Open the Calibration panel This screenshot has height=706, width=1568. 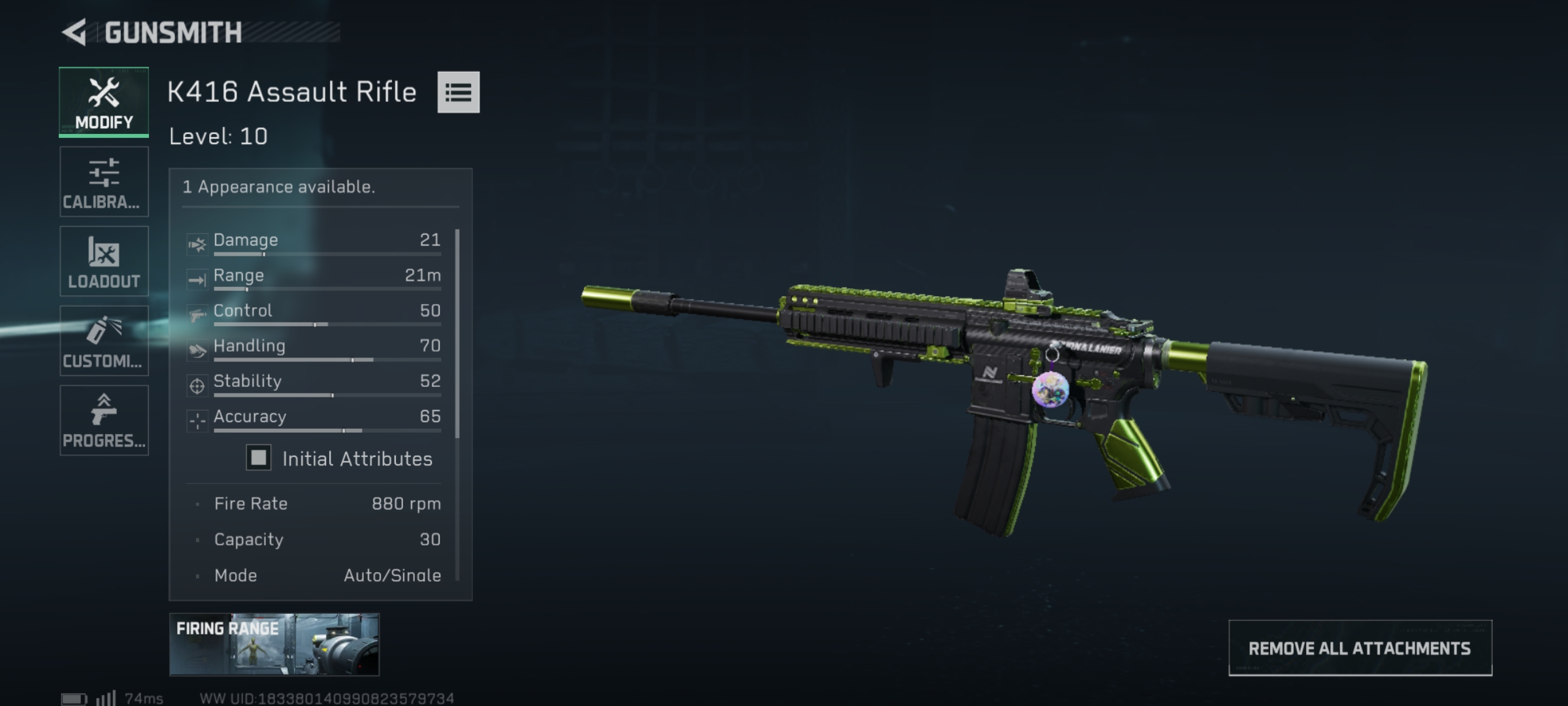point(103,182)
